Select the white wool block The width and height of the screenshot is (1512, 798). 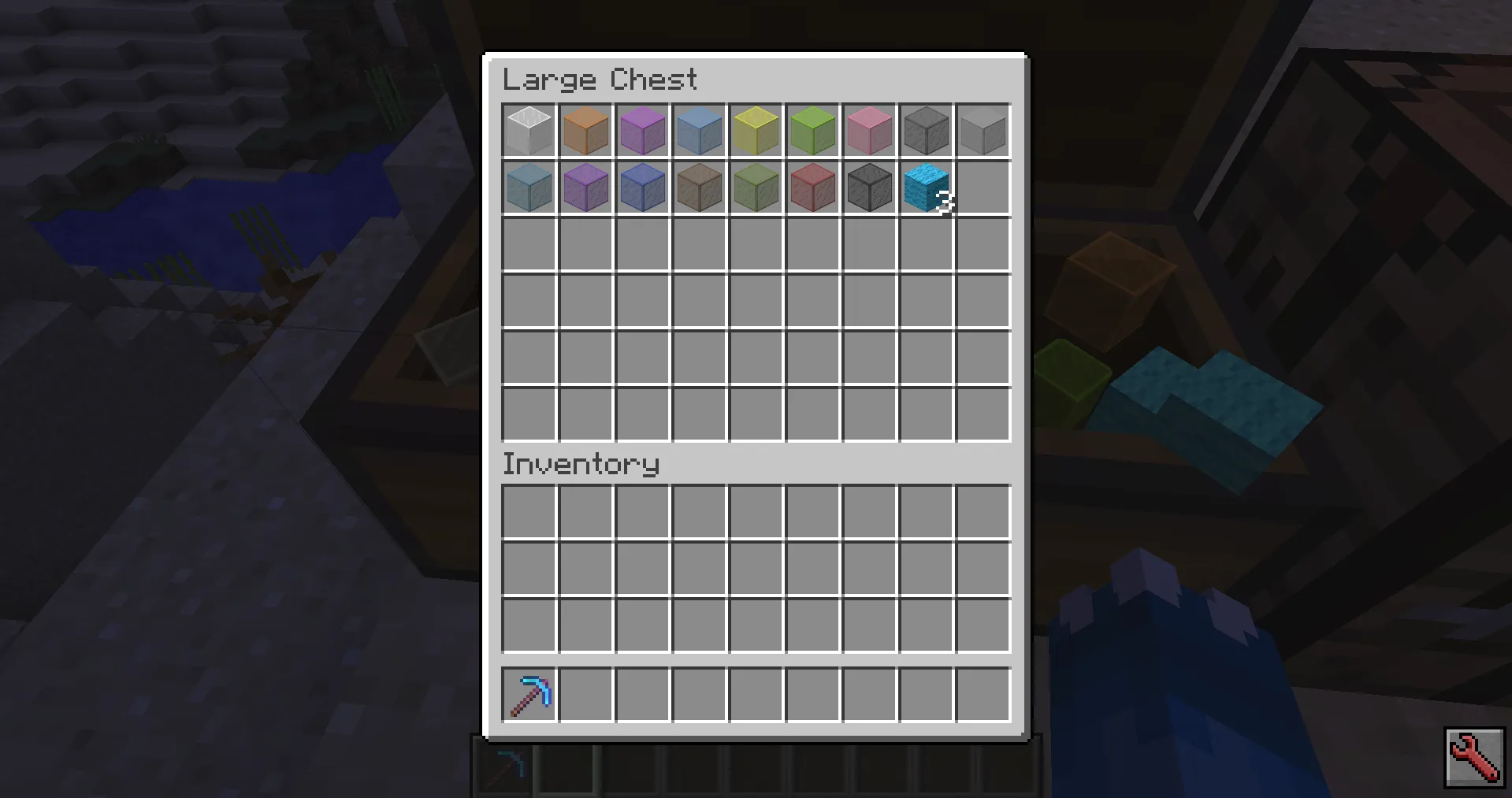click(528, 131)
